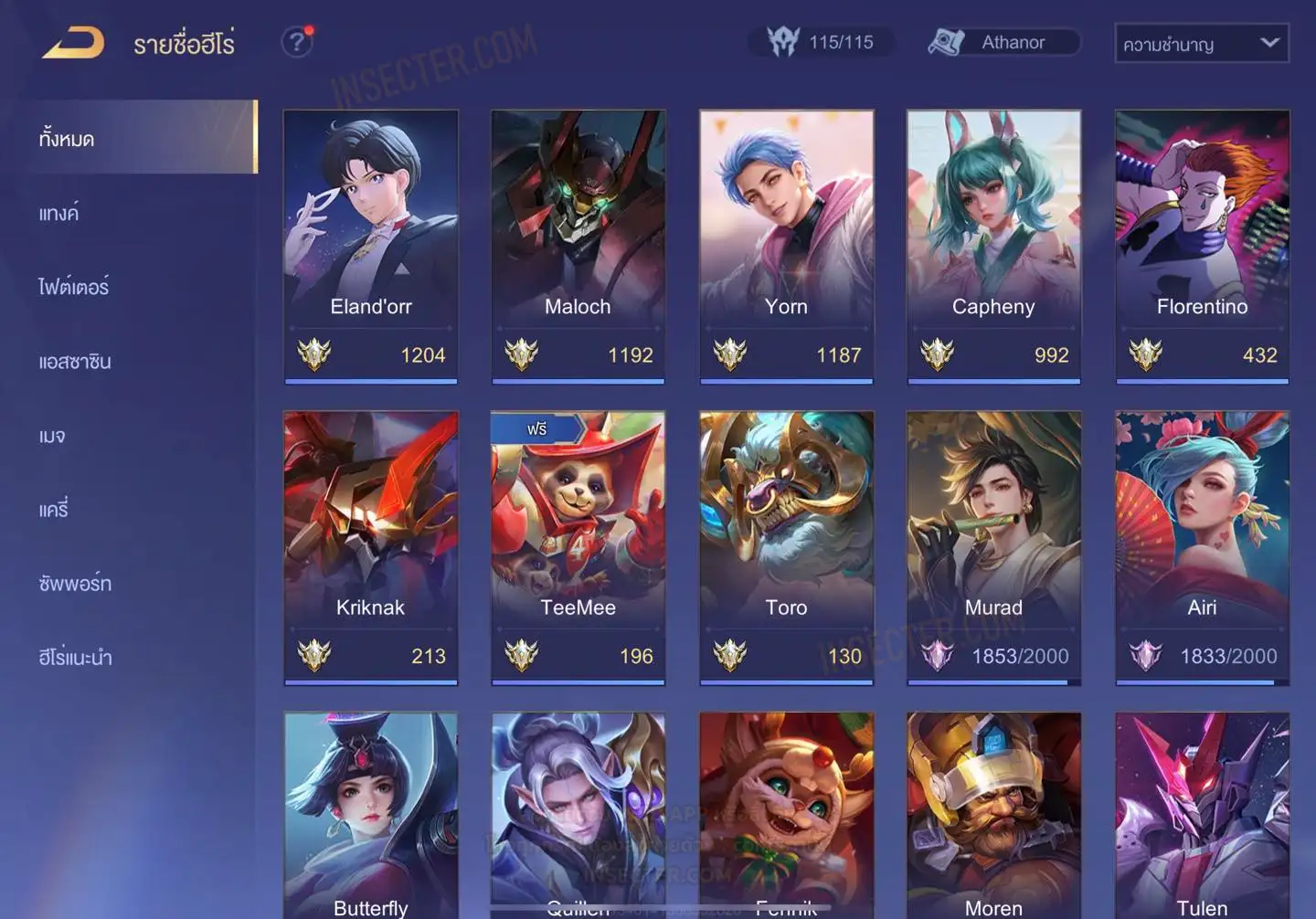The width and height of the screenshot is (1316, 919).
Task: Switch to the ไฟต์เตอร์ tab
Action: (74, 288)
